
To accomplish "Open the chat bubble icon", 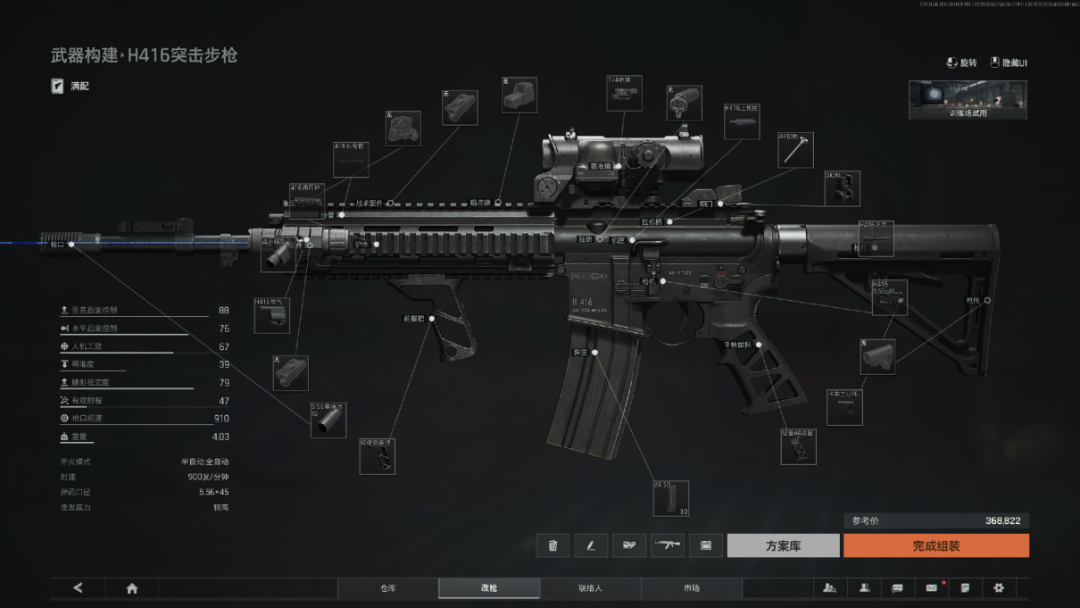I will [897, 588].
